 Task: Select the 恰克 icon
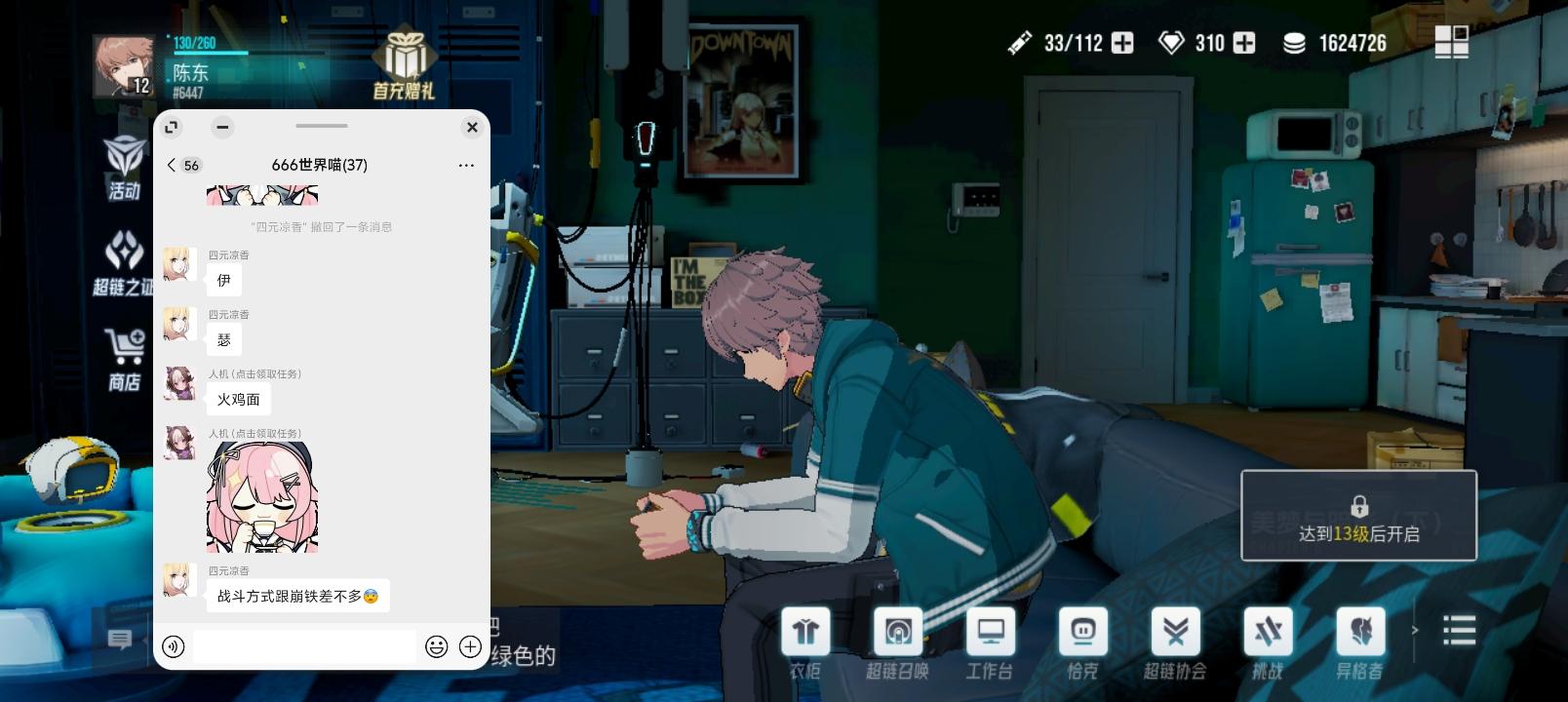tap(1083, 639)
